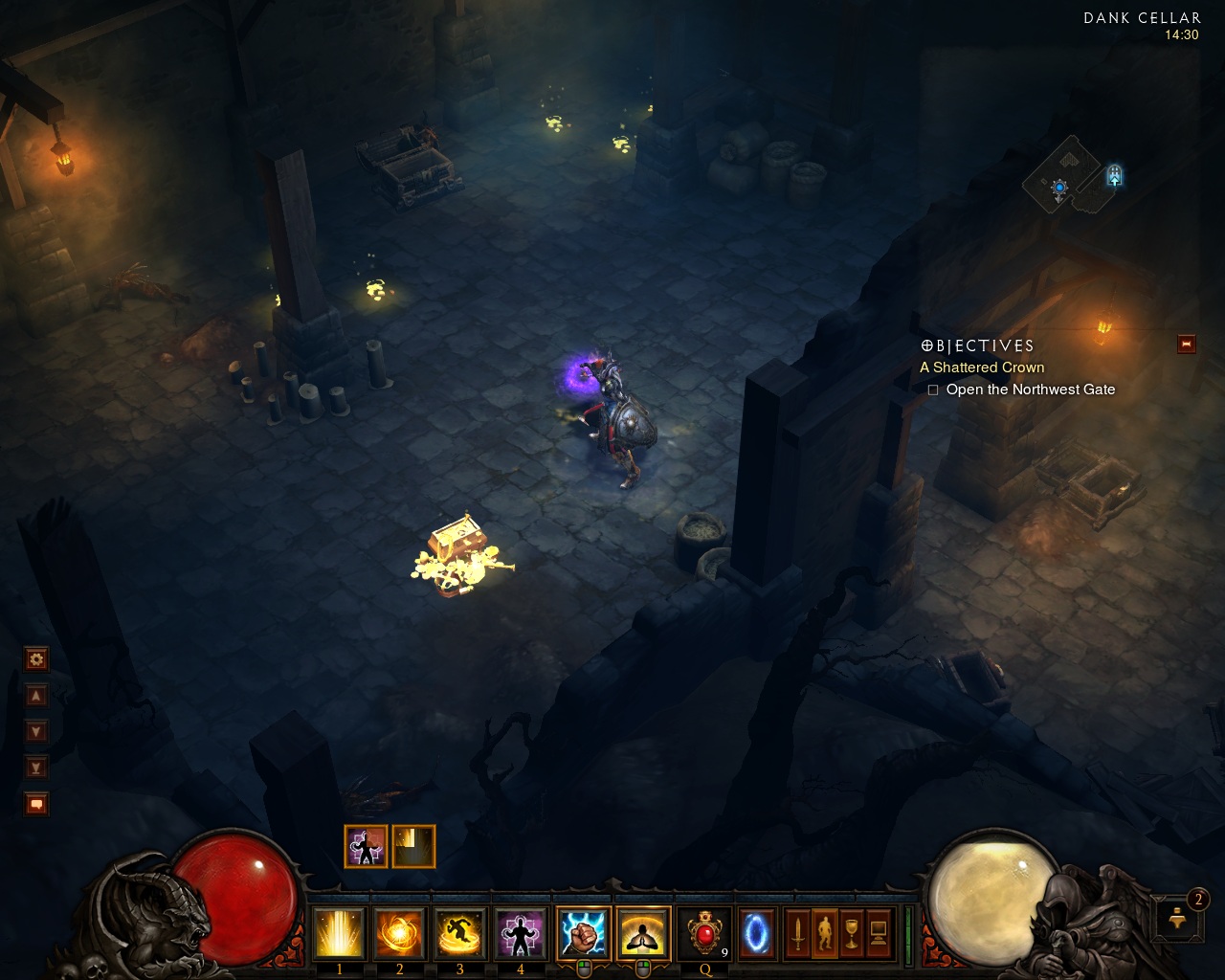Drink the red health potion

[x=705, y=933]
